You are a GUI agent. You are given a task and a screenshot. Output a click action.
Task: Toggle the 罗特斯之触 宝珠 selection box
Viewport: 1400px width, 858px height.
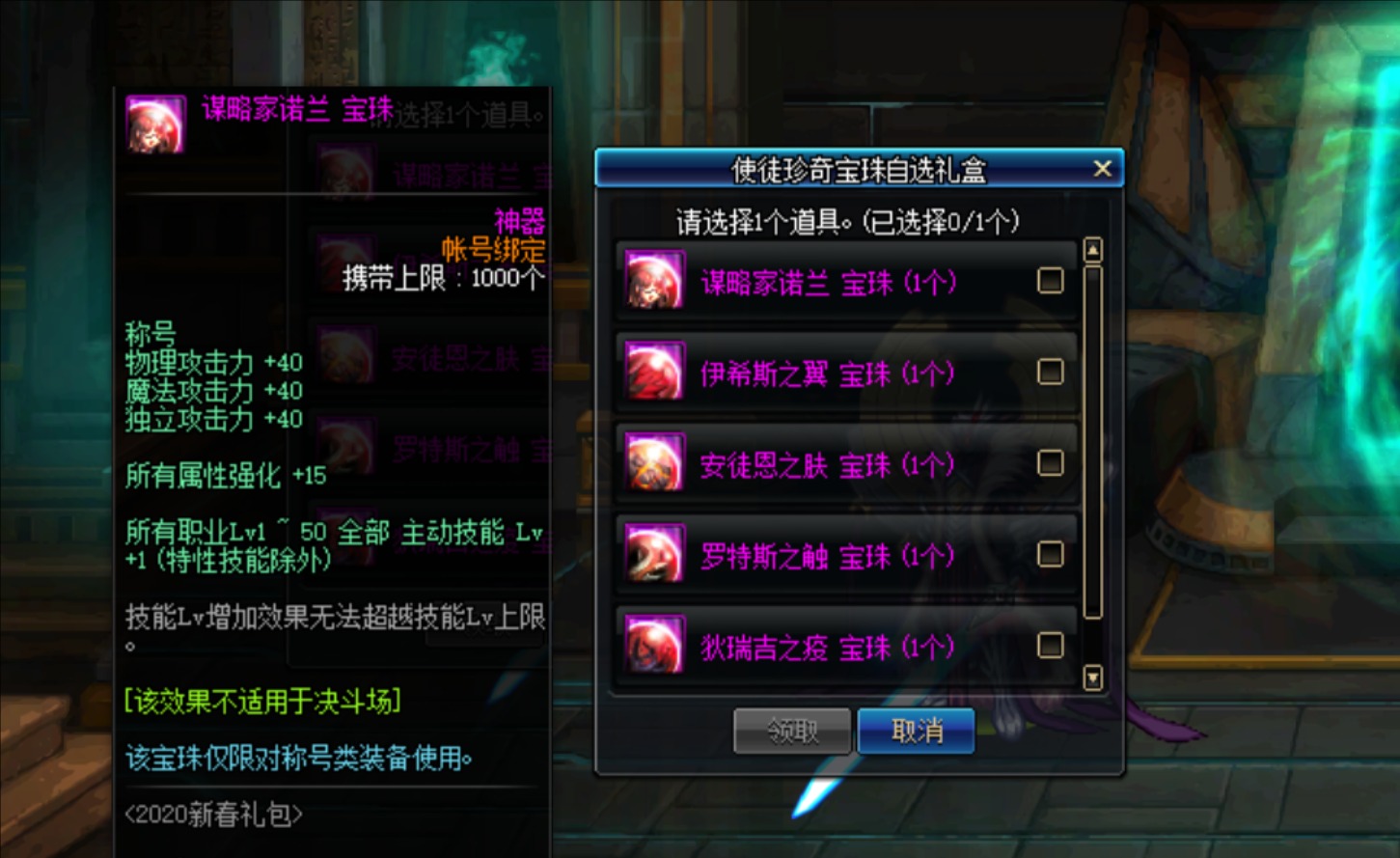pos(1050,554)
